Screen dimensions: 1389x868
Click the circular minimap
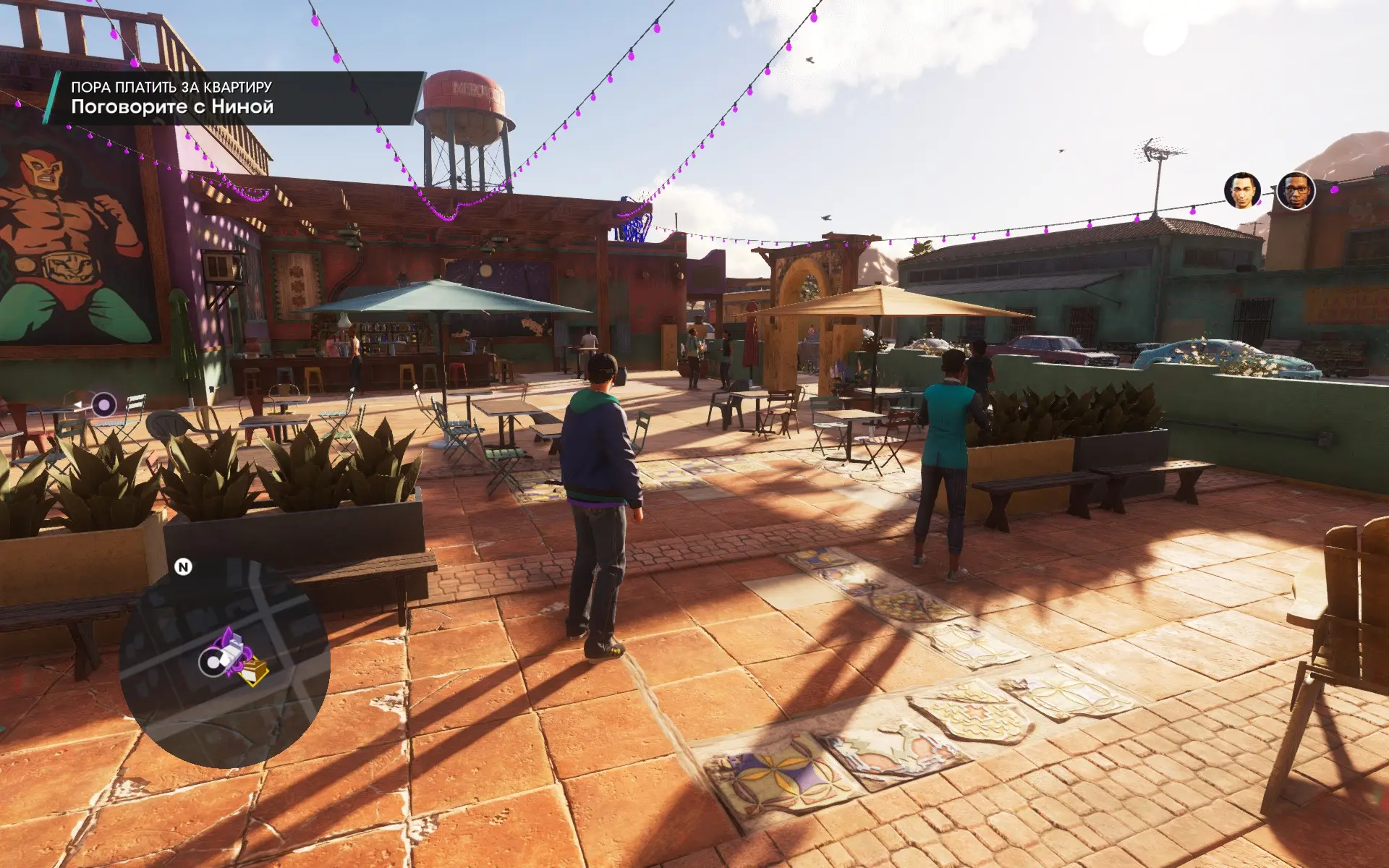224,662
